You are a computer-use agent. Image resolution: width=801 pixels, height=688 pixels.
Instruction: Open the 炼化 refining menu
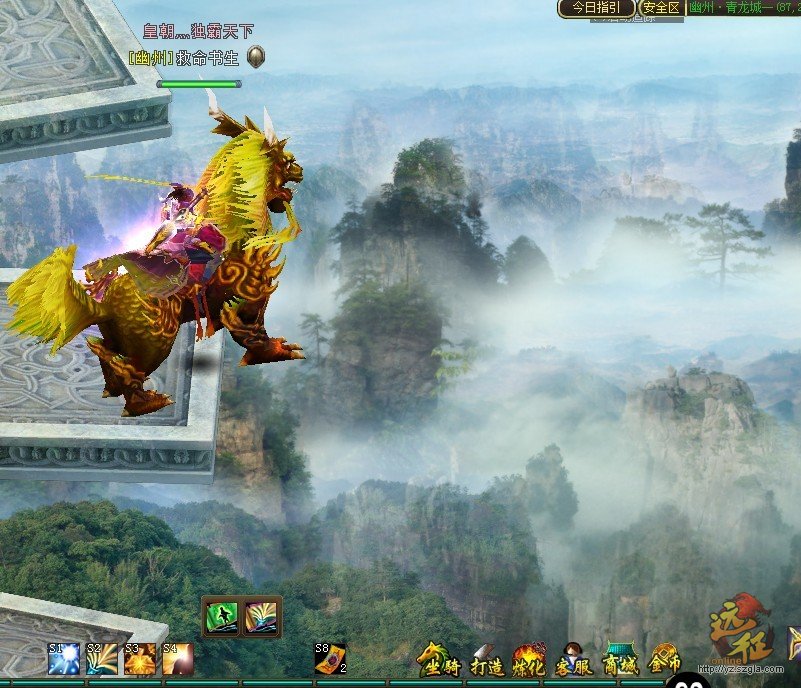click(529, 660)
